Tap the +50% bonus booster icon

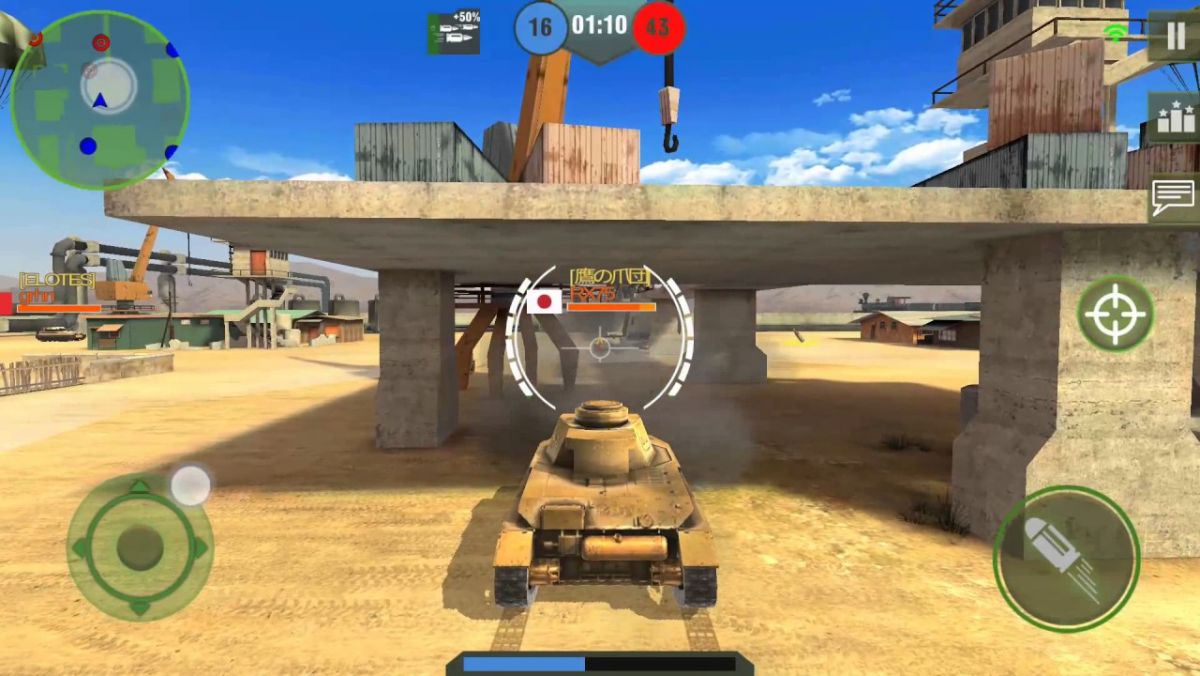pyautogui.click(x=453, y=33)
